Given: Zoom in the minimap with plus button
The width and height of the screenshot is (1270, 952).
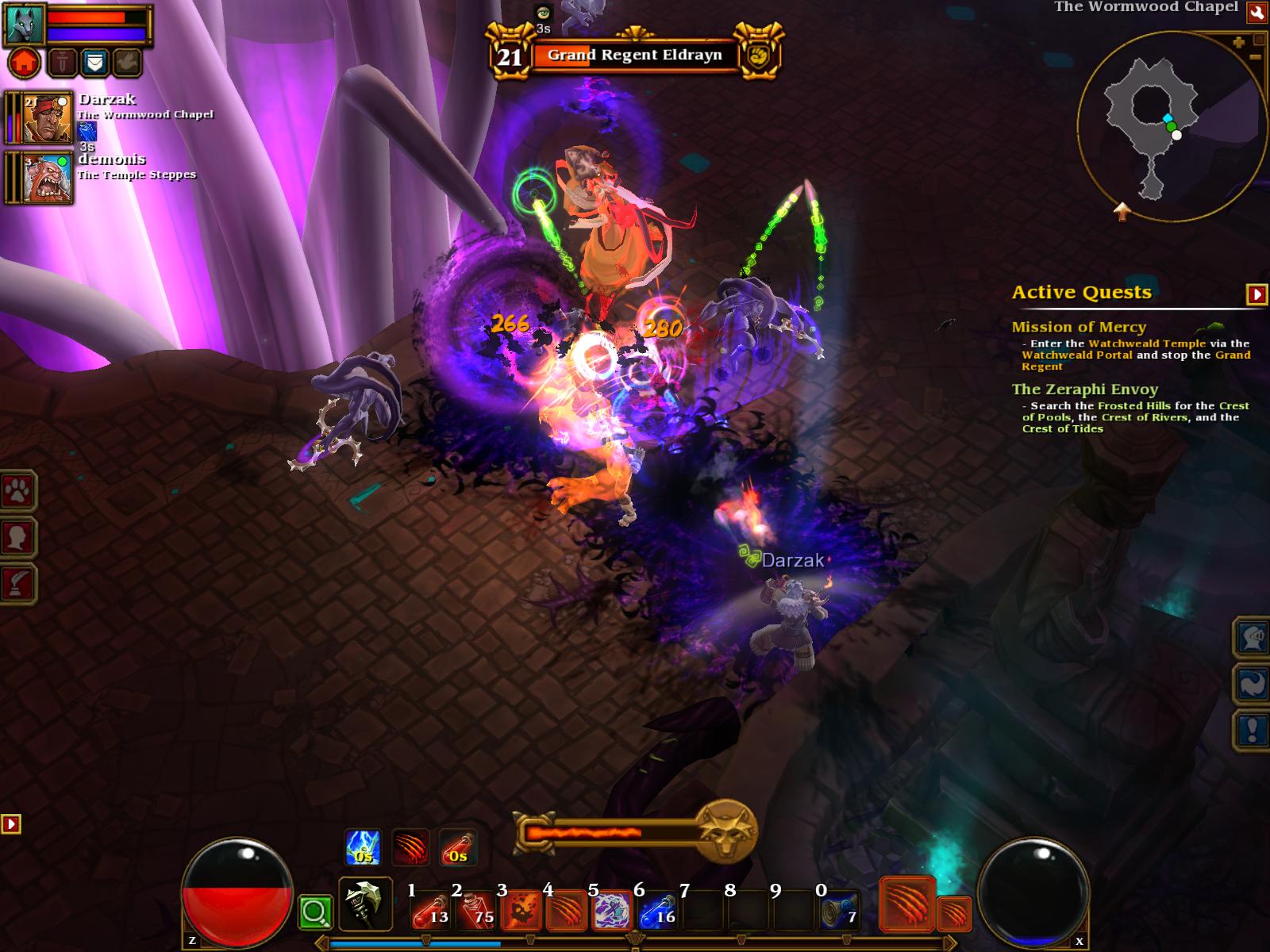Looking at the screenshot, I should click(x=1238, y=43).
